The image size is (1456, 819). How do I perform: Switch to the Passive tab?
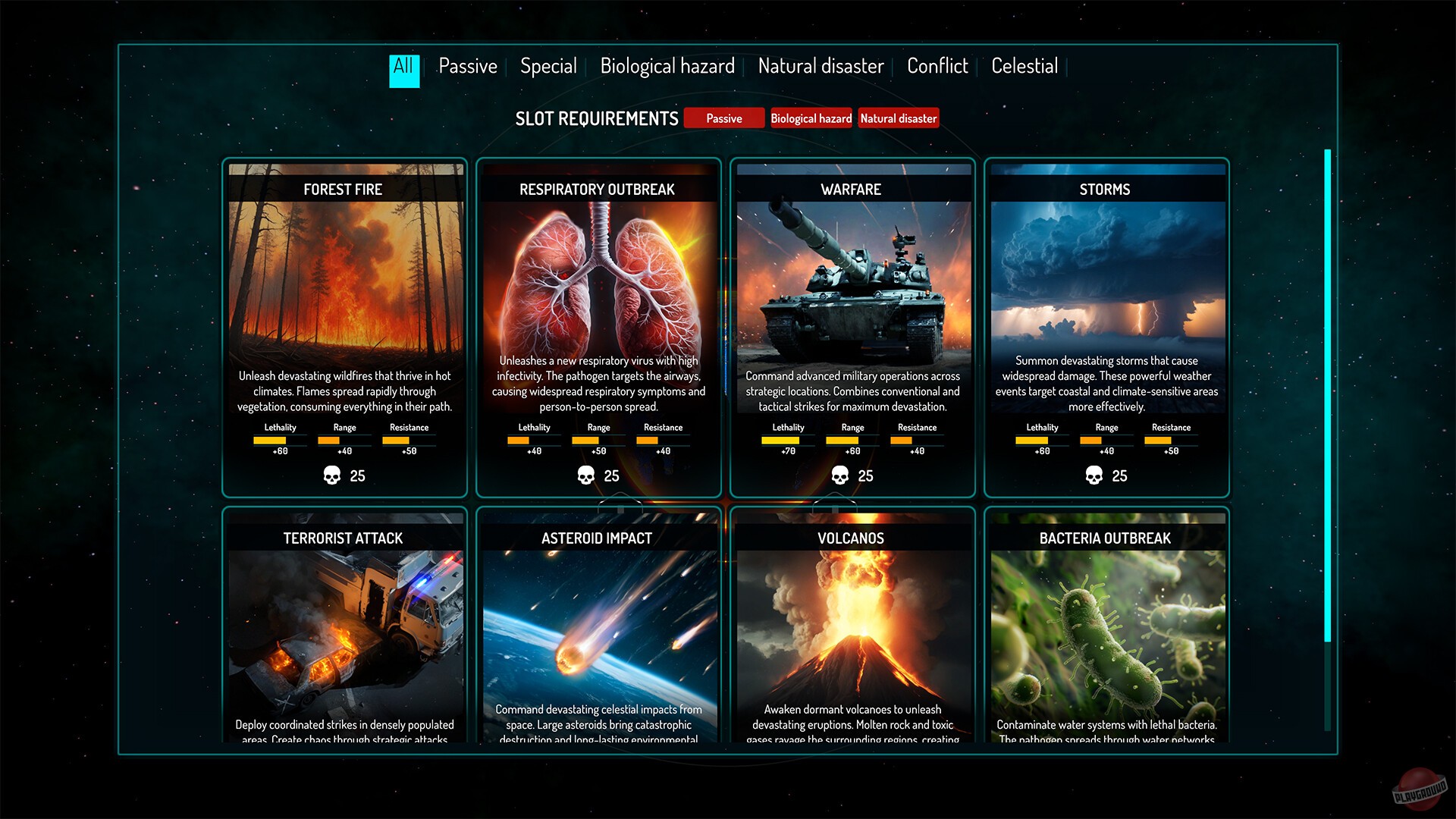click(467, 66)
